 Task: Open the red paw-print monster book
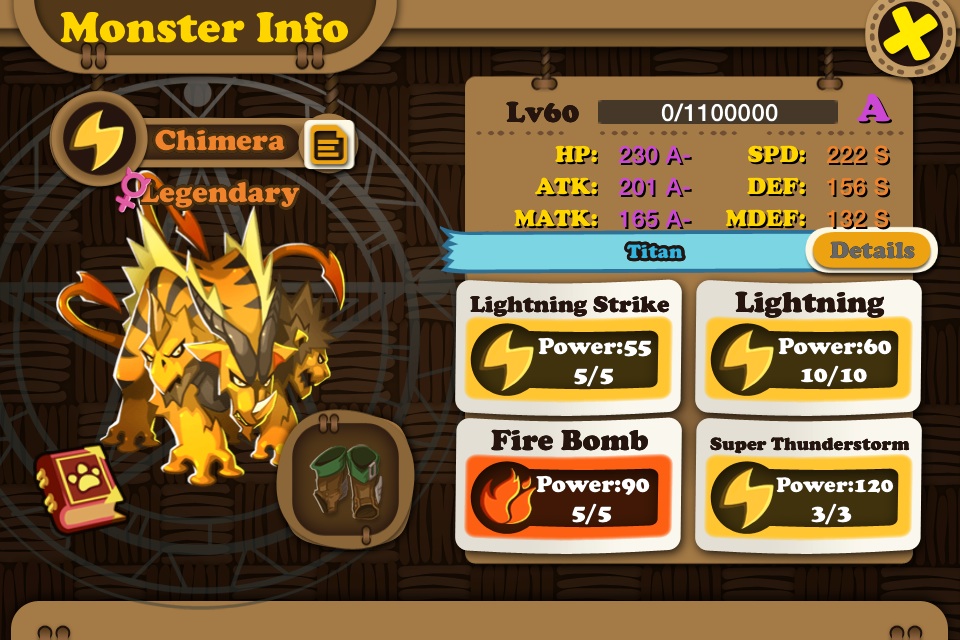pos(78,487)
